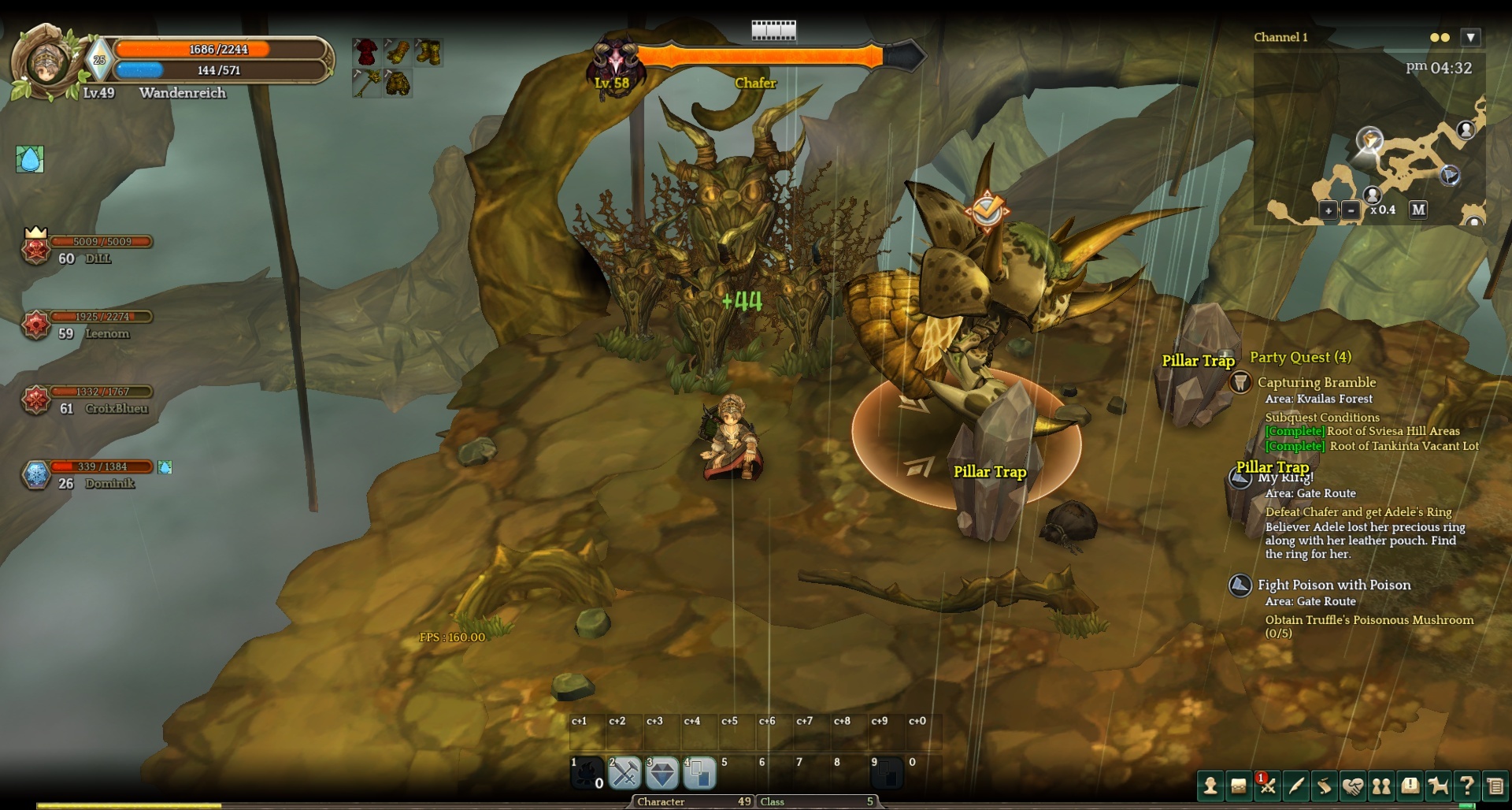Select the Fight Poison with Poison quest
This screenshot has height=810, width=1512.
[x=1333, y=585]
